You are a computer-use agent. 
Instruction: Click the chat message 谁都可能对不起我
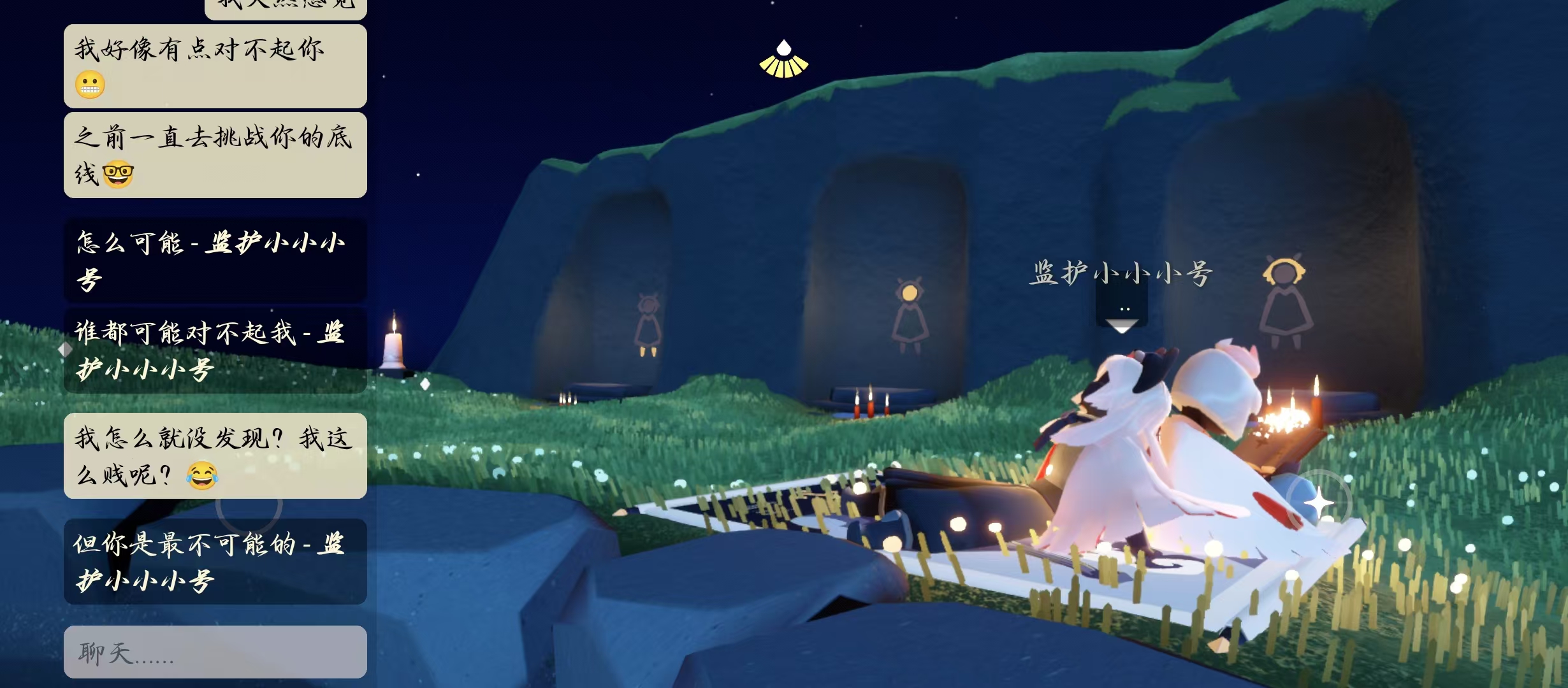(215, 350)
